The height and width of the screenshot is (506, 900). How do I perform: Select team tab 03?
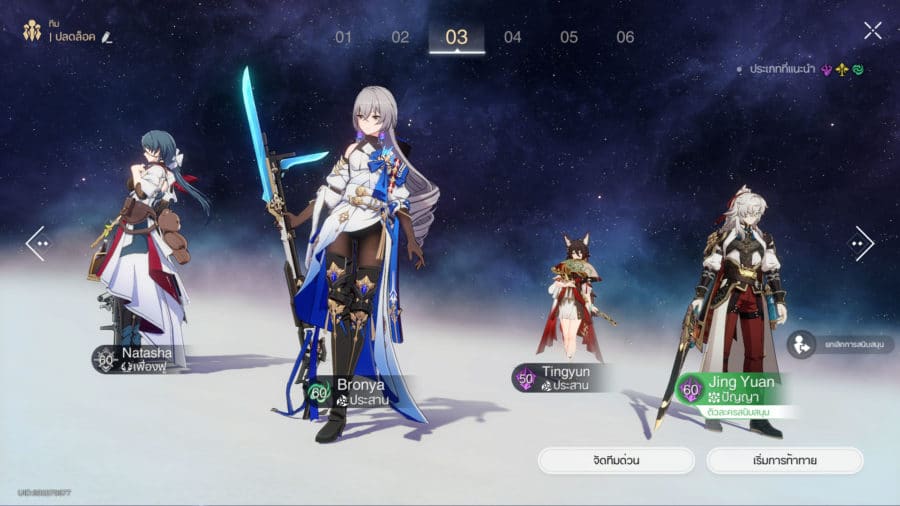[x=457, y=37]
